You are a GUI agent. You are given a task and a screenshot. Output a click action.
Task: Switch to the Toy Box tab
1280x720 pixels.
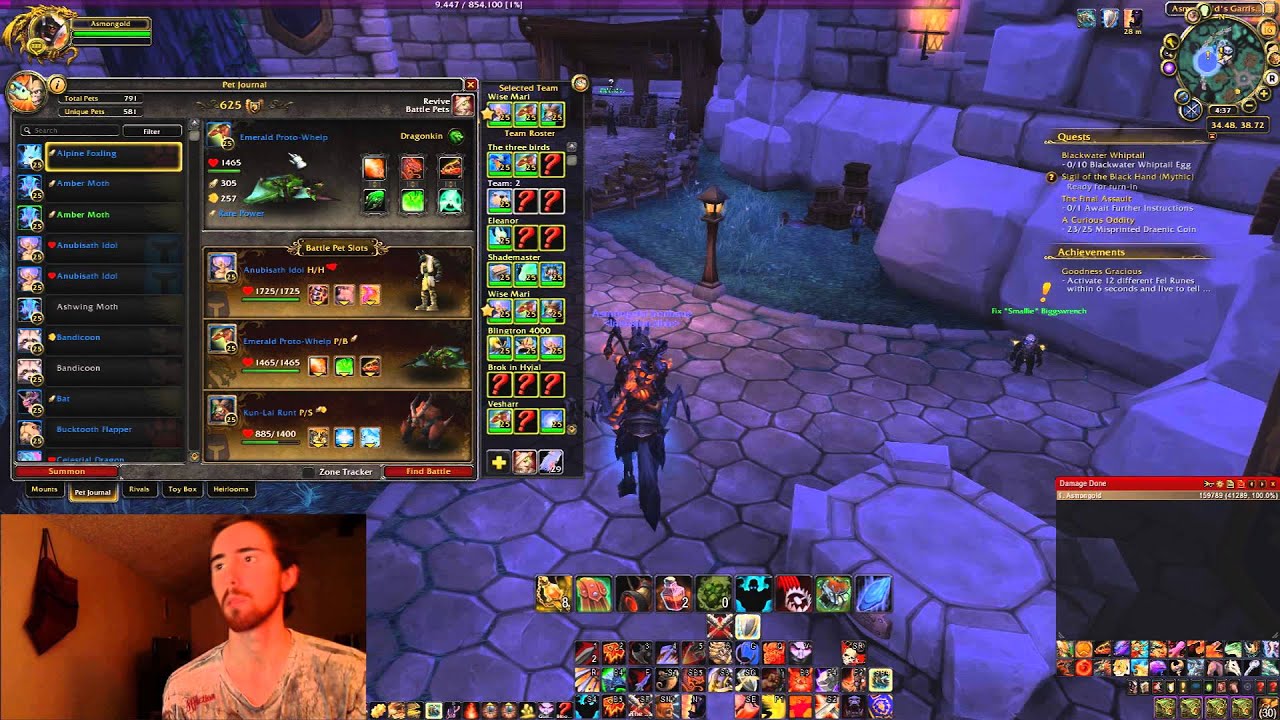(182, 490)
